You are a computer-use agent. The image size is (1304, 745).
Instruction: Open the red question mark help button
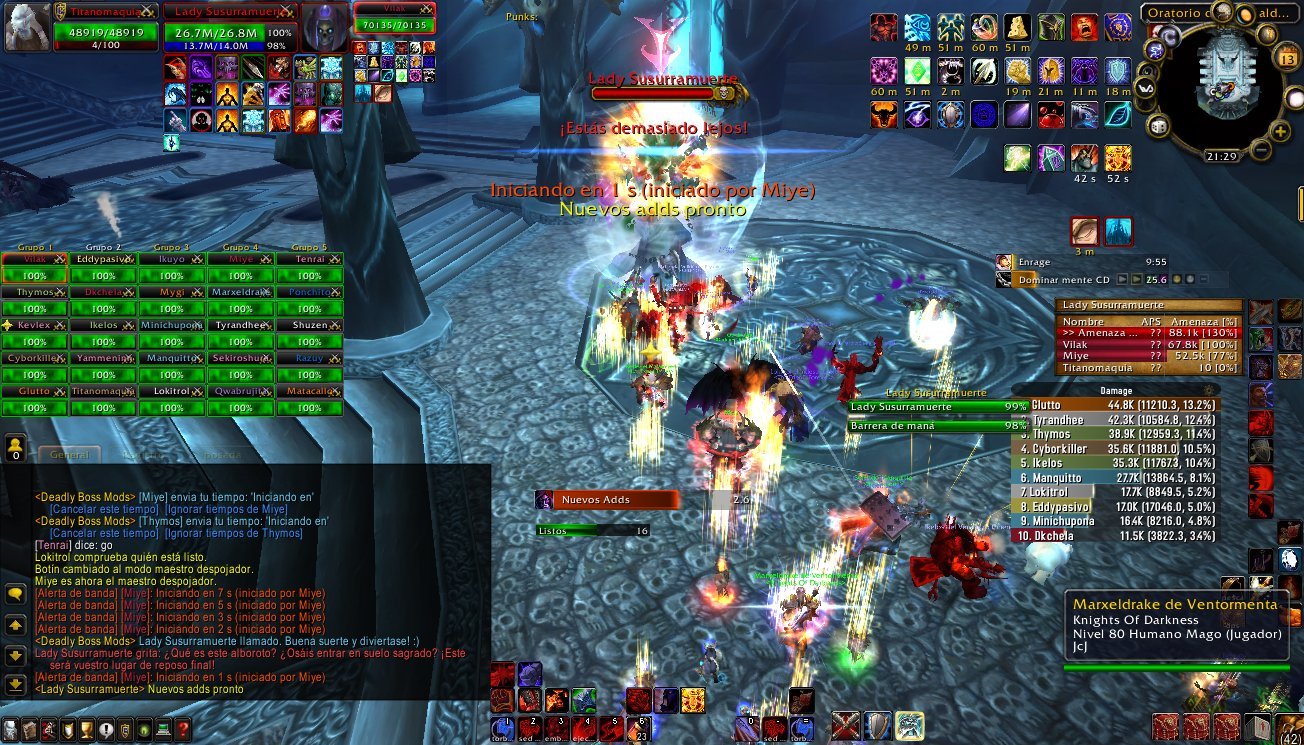(x=183, y=730)
